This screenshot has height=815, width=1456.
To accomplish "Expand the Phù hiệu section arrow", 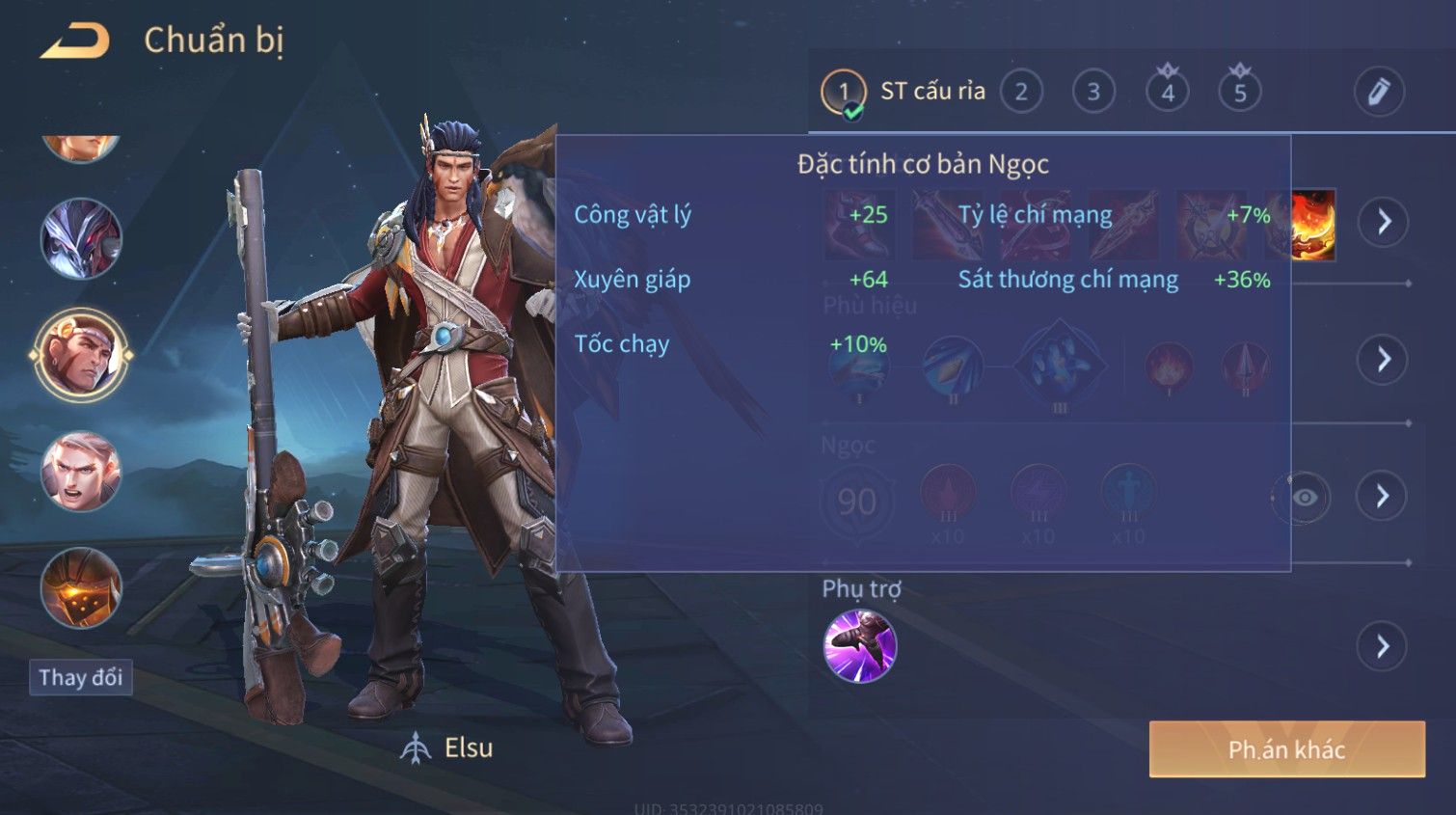I will (1383, 360).
